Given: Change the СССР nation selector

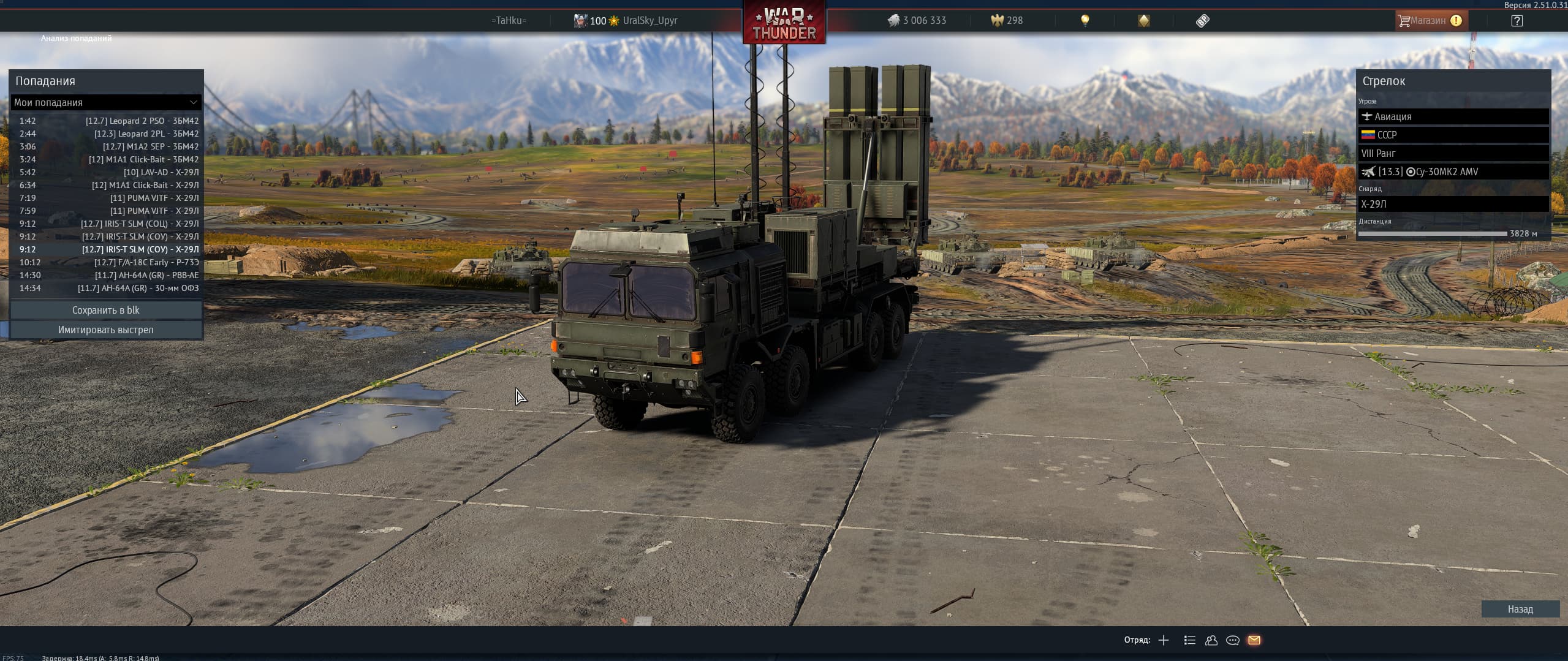Looking at the screenshot, I should (1453, 135).
